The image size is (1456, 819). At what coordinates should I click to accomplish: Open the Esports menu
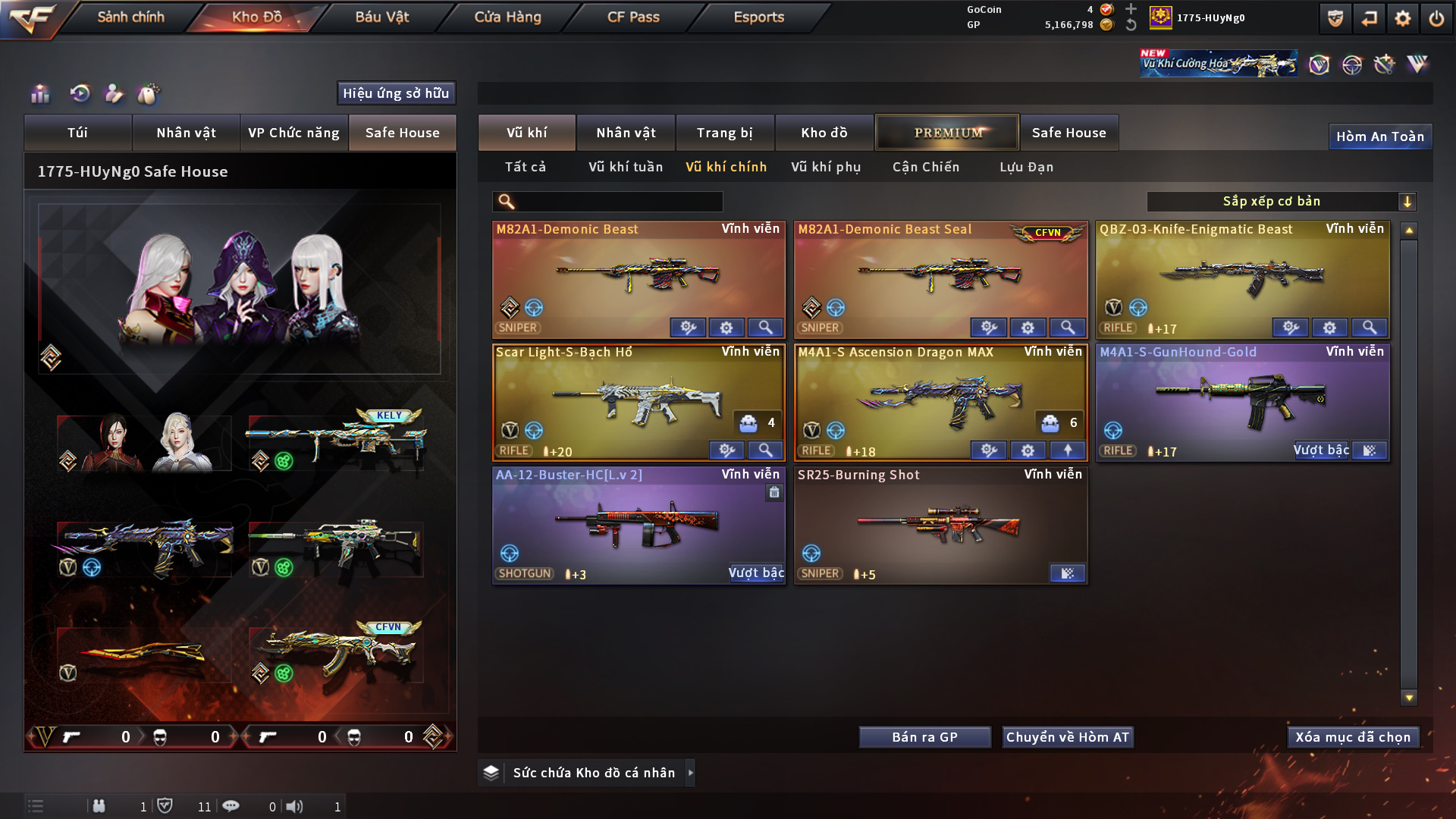click(758, 17)
